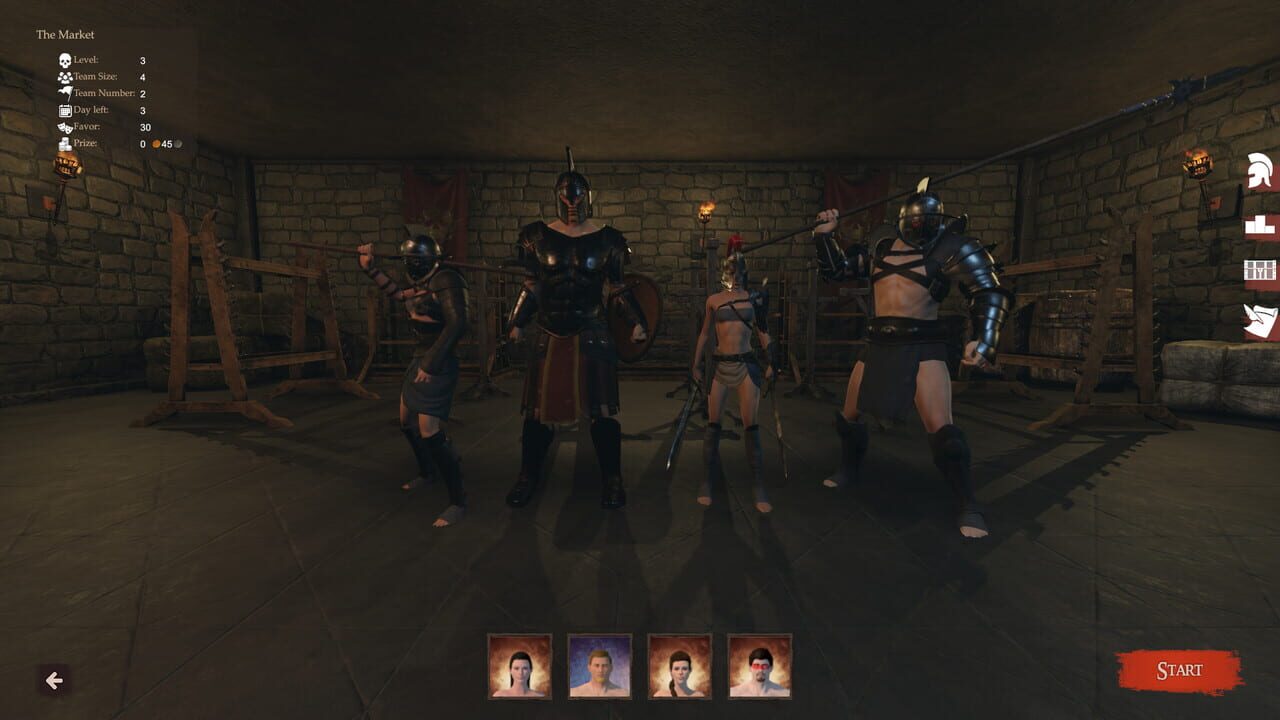Click the skull icon next to Level
This screenshot has height=720, width=1280.
pyautogui.click(x=65, y=60)
